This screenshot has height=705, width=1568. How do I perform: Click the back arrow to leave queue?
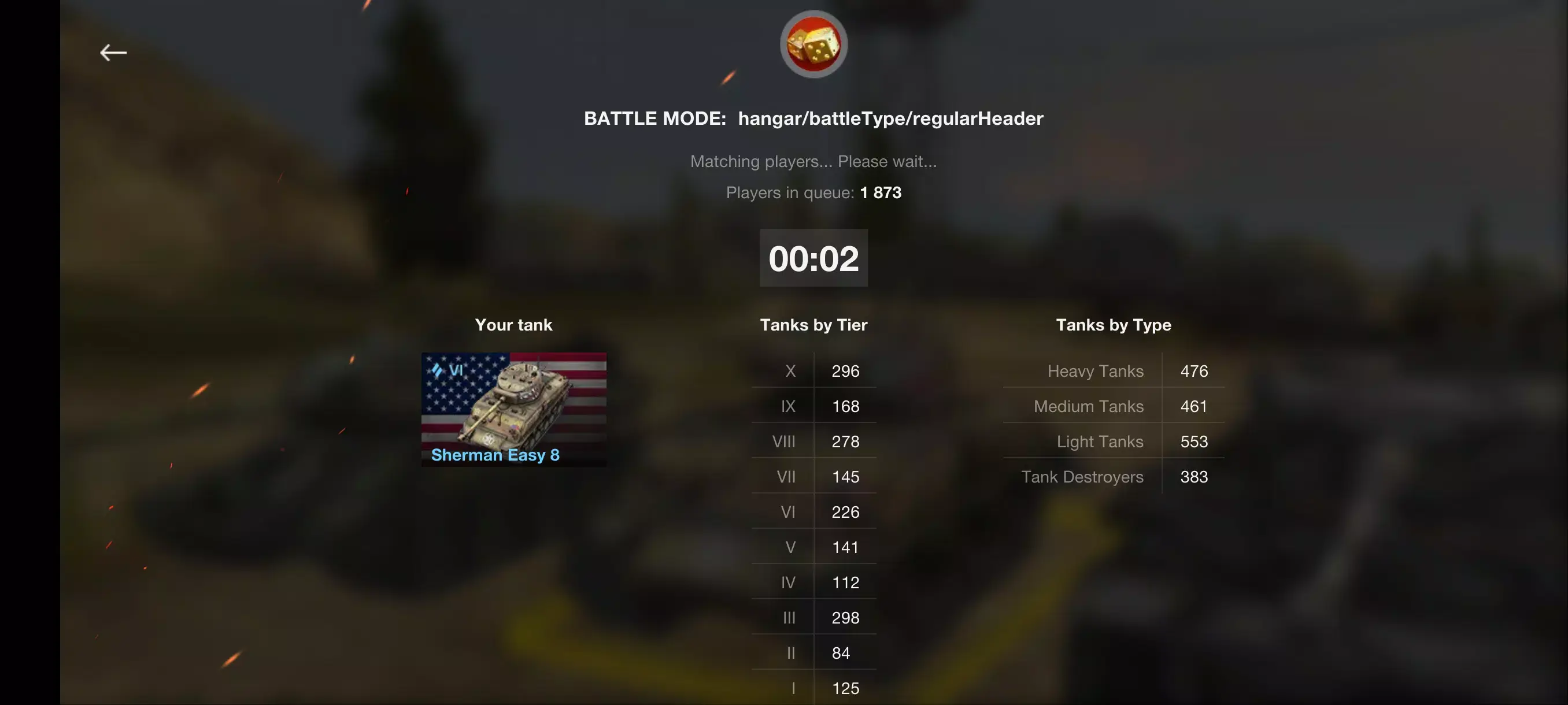tap(113, 53)
